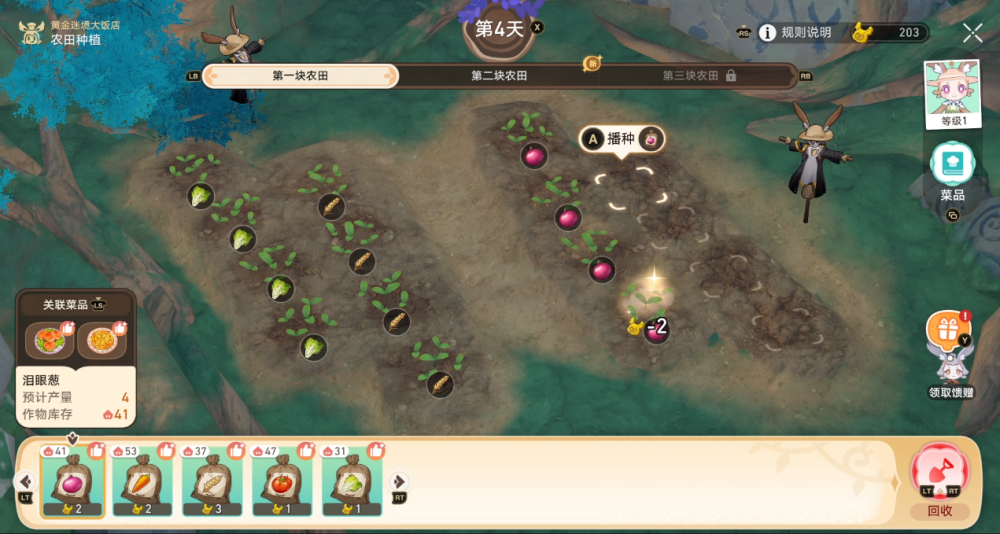The image size is (1000, 534).
Task: Switch to the 第一块农田 tab
Action: coord(300,76)
